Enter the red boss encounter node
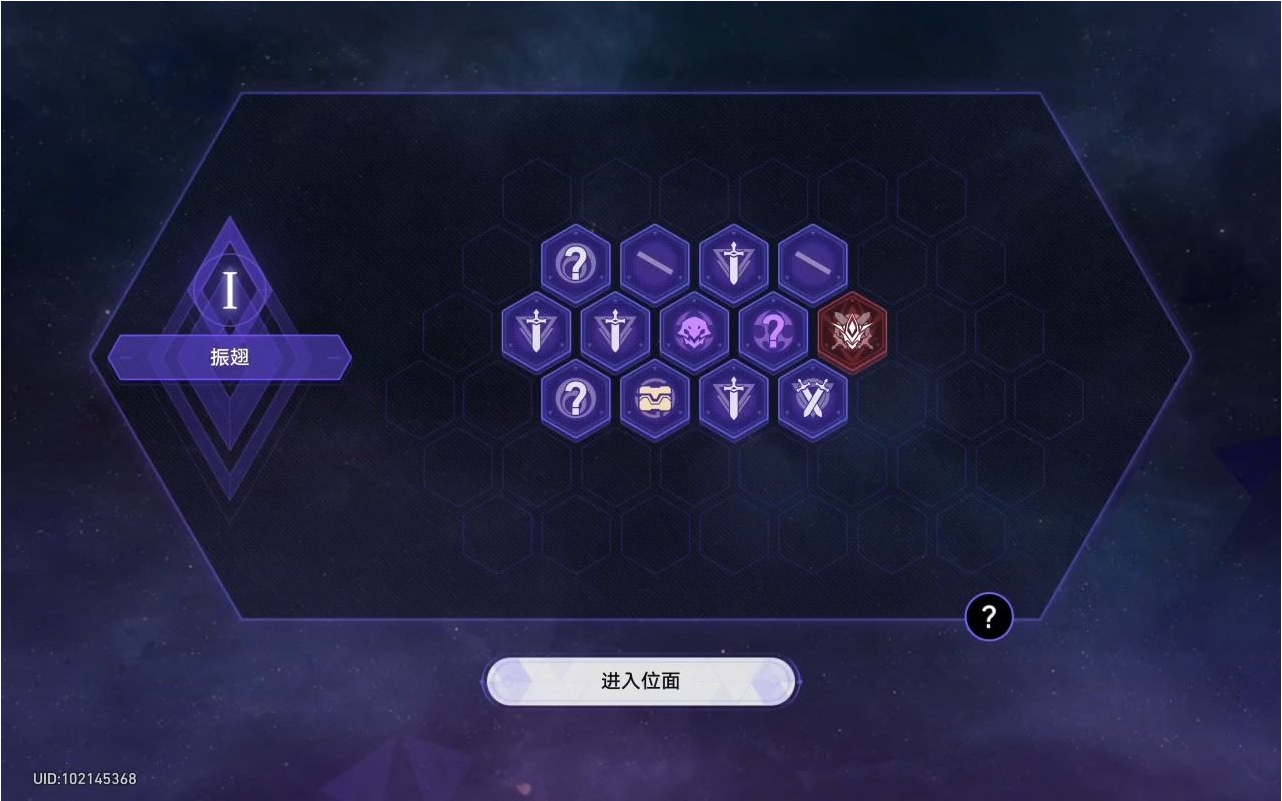The height and width of the screenshot is (801, 1282). (x=851, y=333)
